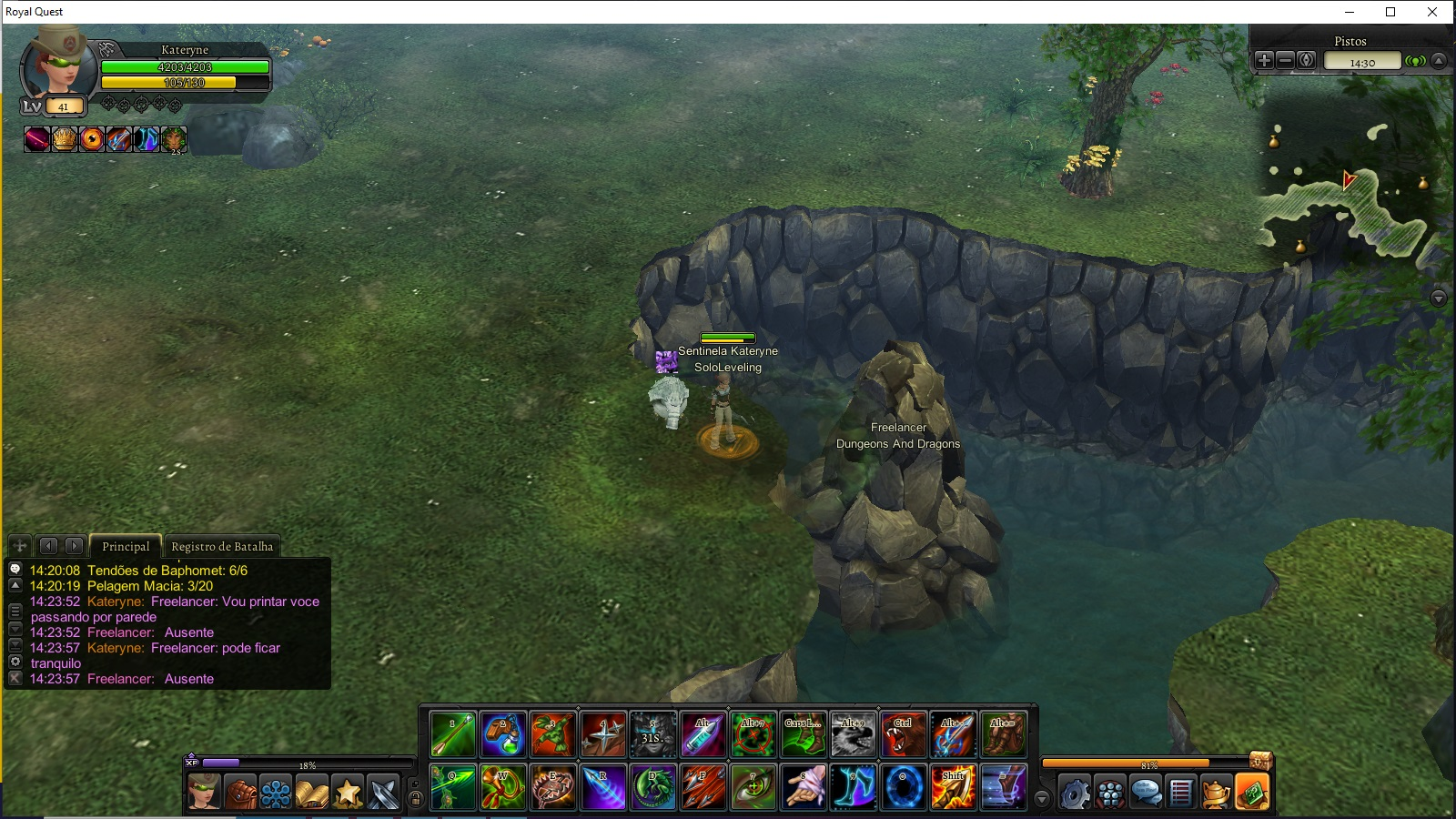Viewport: 1456px width, 819px height.
Task: Select the Principal chat tab
Action: click(x=126, y=546)
